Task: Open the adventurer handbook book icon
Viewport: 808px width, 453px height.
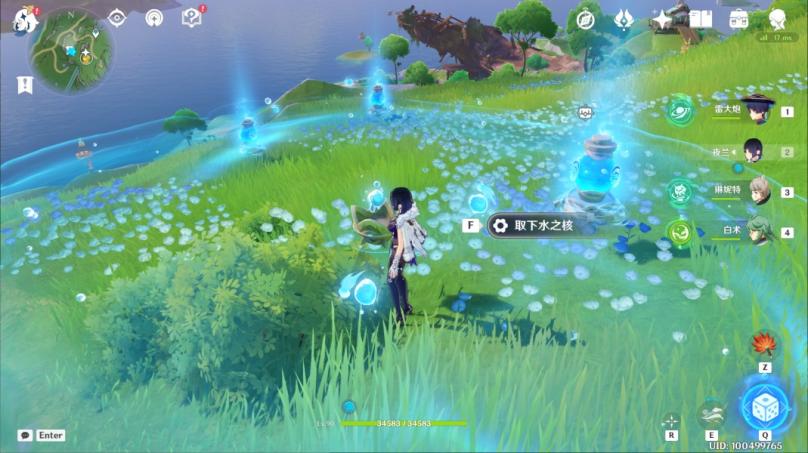Action: [x=700, y=19]
